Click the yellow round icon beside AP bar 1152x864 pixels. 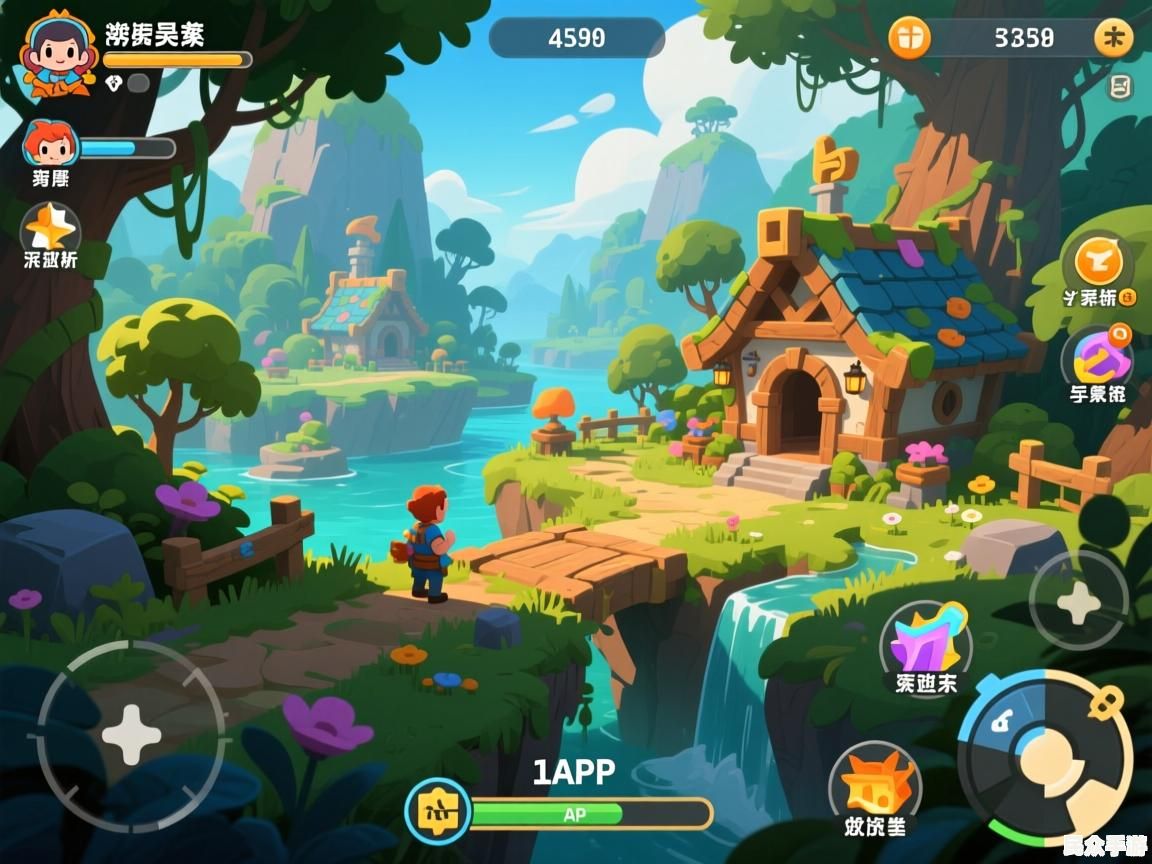point(438,810)
